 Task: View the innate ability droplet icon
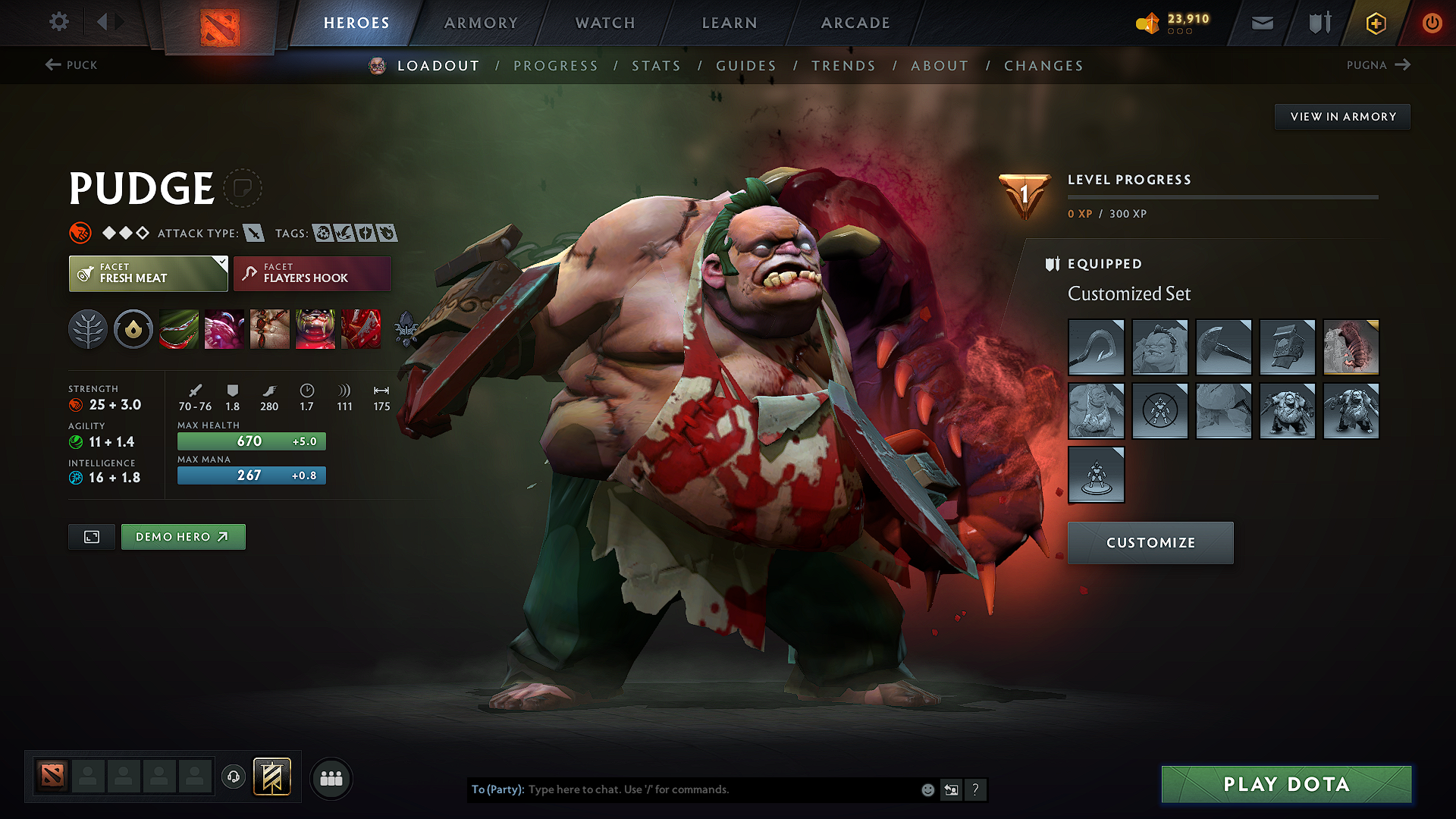(133, 329)
